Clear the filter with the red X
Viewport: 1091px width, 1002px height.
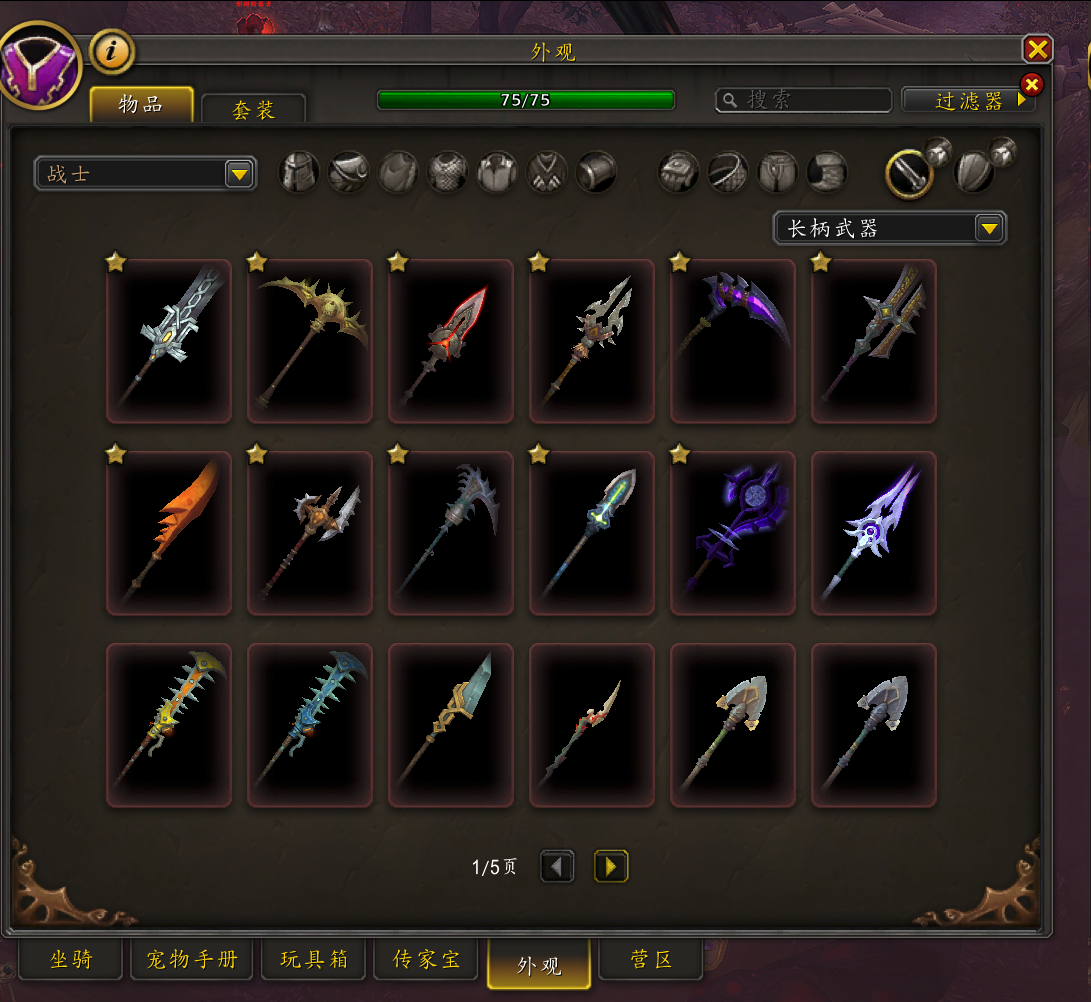pyautogui.click(x=1031, y=84)
